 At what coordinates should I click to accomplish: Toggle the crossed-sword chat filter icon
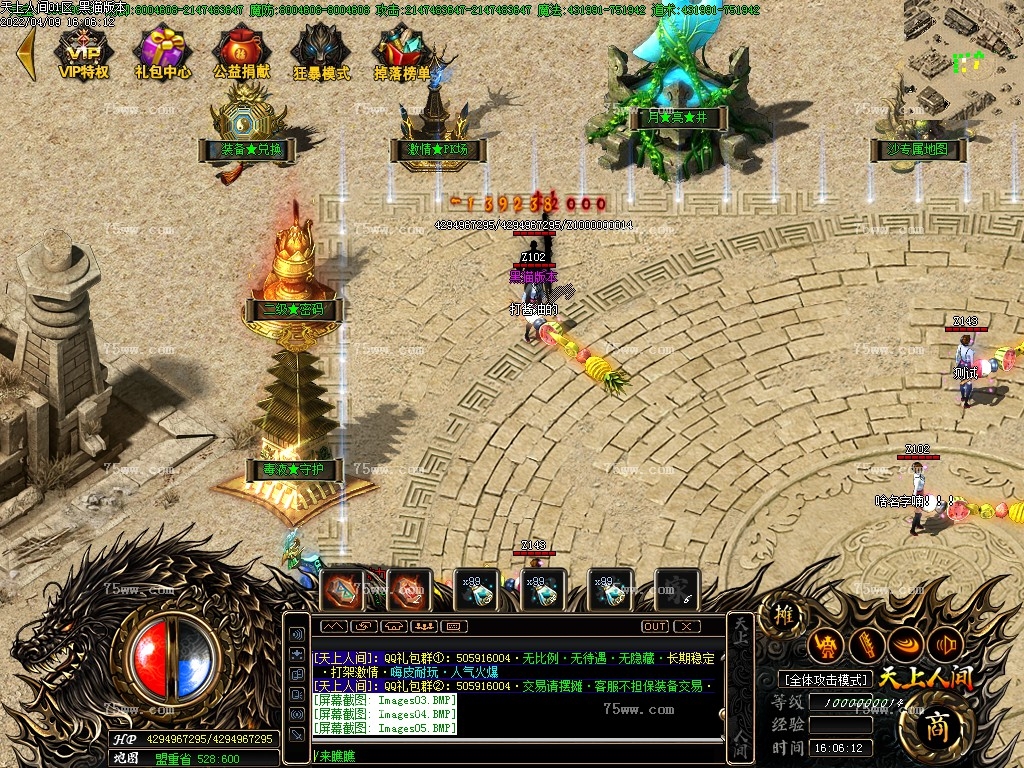pos(297,734)
